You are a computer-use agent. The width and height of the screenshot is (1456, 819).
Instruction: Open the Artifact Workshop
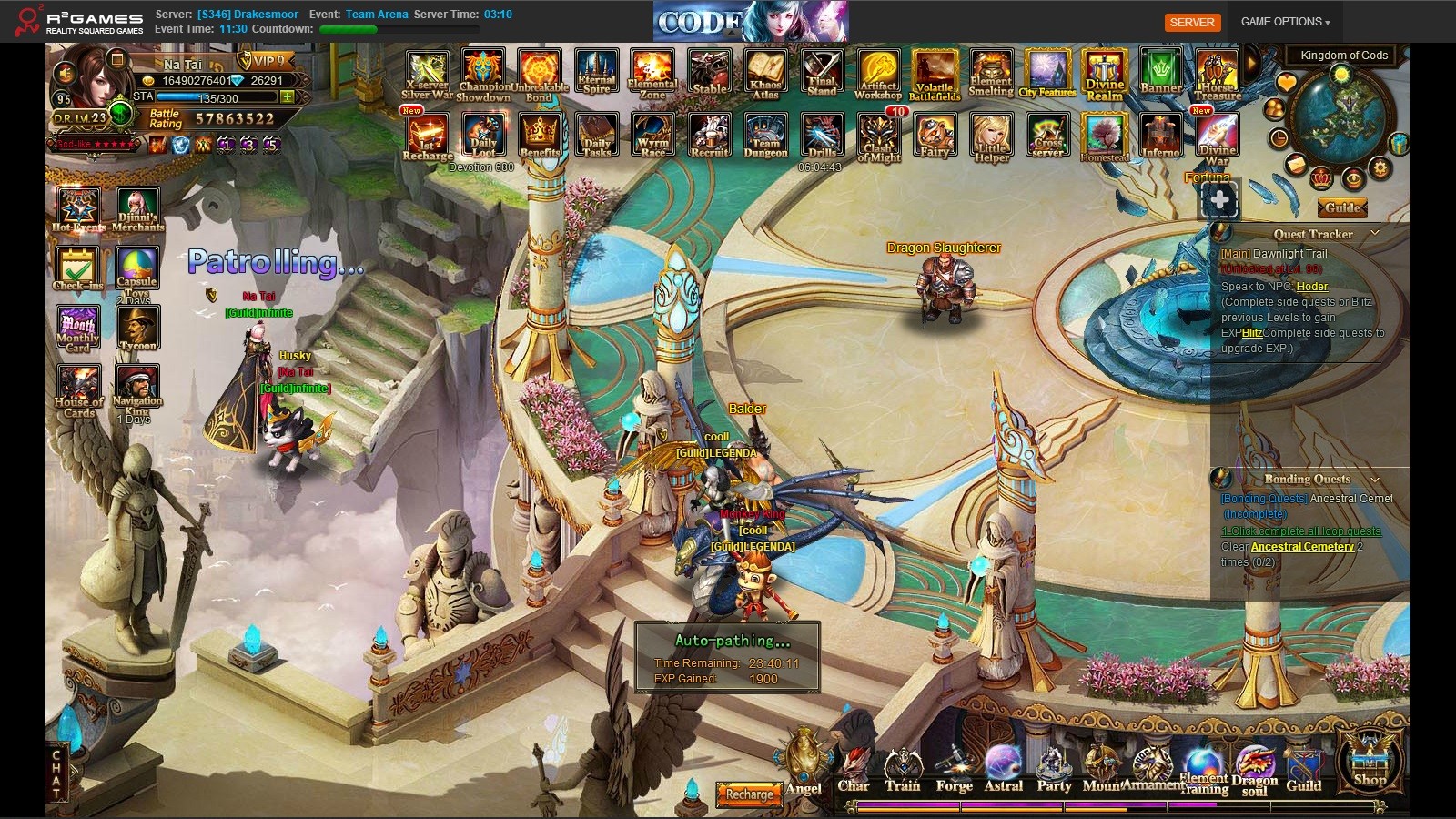coord(878,74)
